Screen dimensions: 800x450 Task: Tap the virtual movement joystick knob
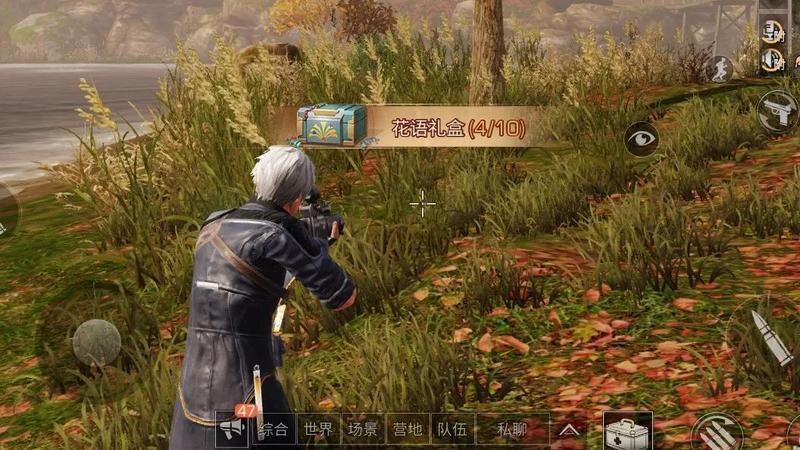point(97,342)
